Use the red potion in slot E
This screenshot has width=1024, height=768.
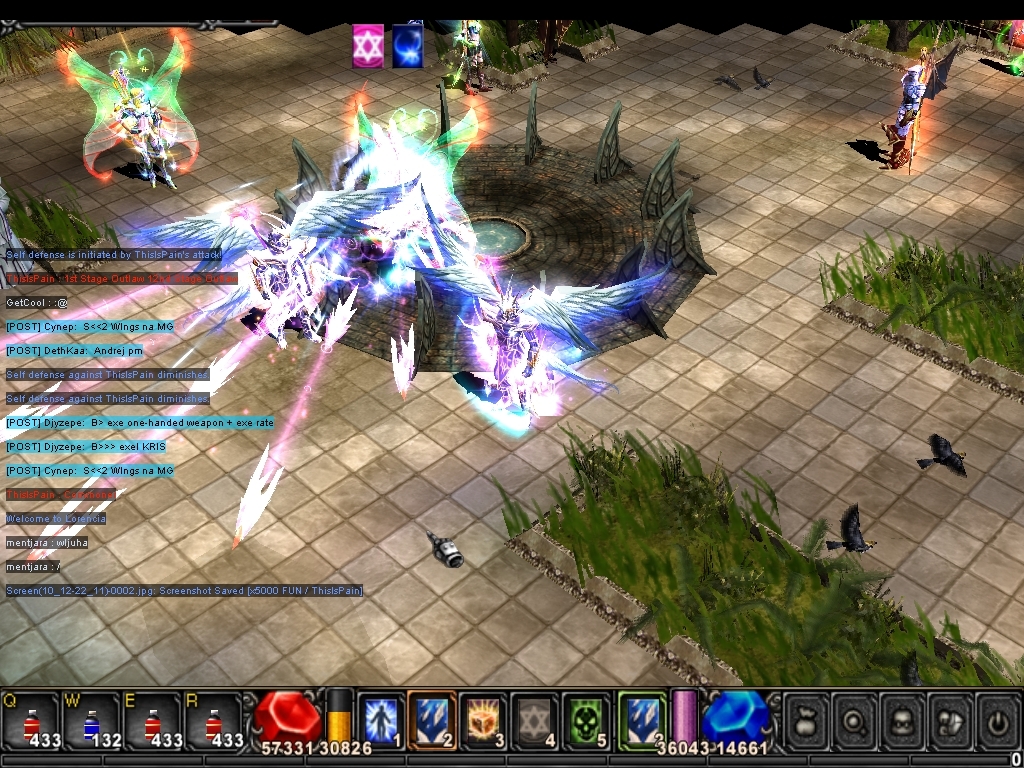(x=153, y=720)
